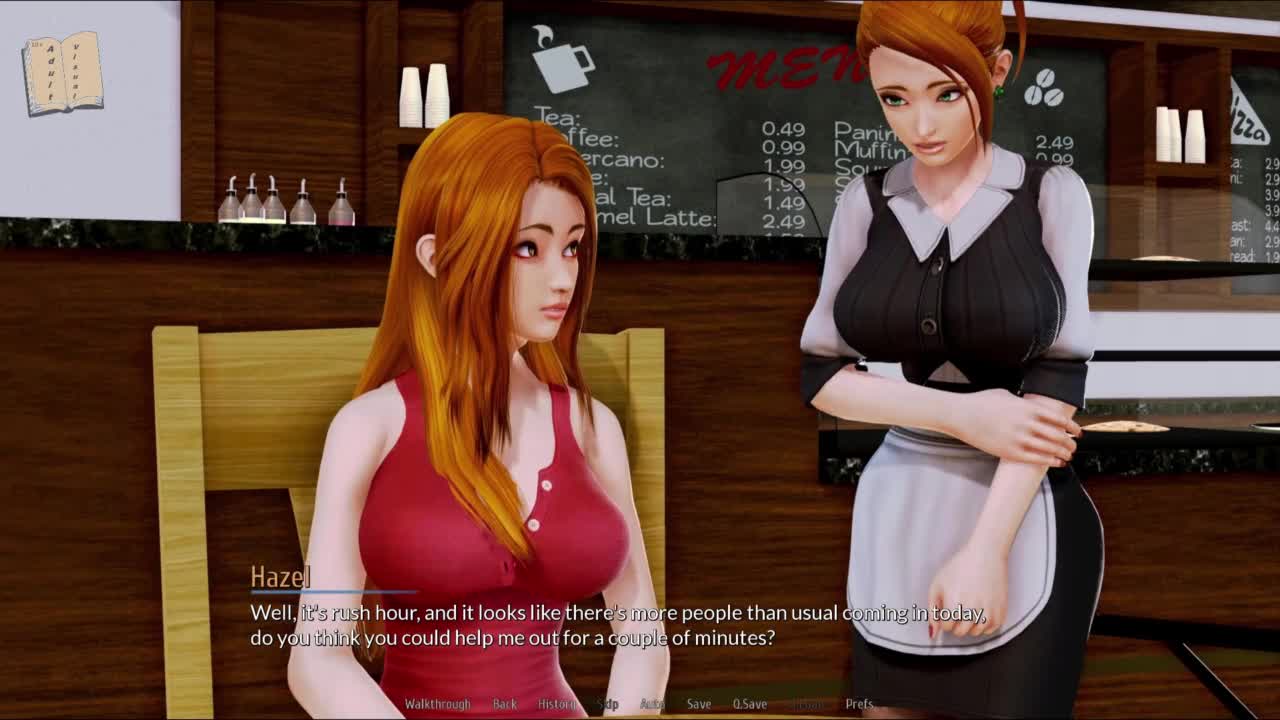Go Back to the previous dialogue line
Viewport: 1280px width, 720px height.
[x=505, y=704]
